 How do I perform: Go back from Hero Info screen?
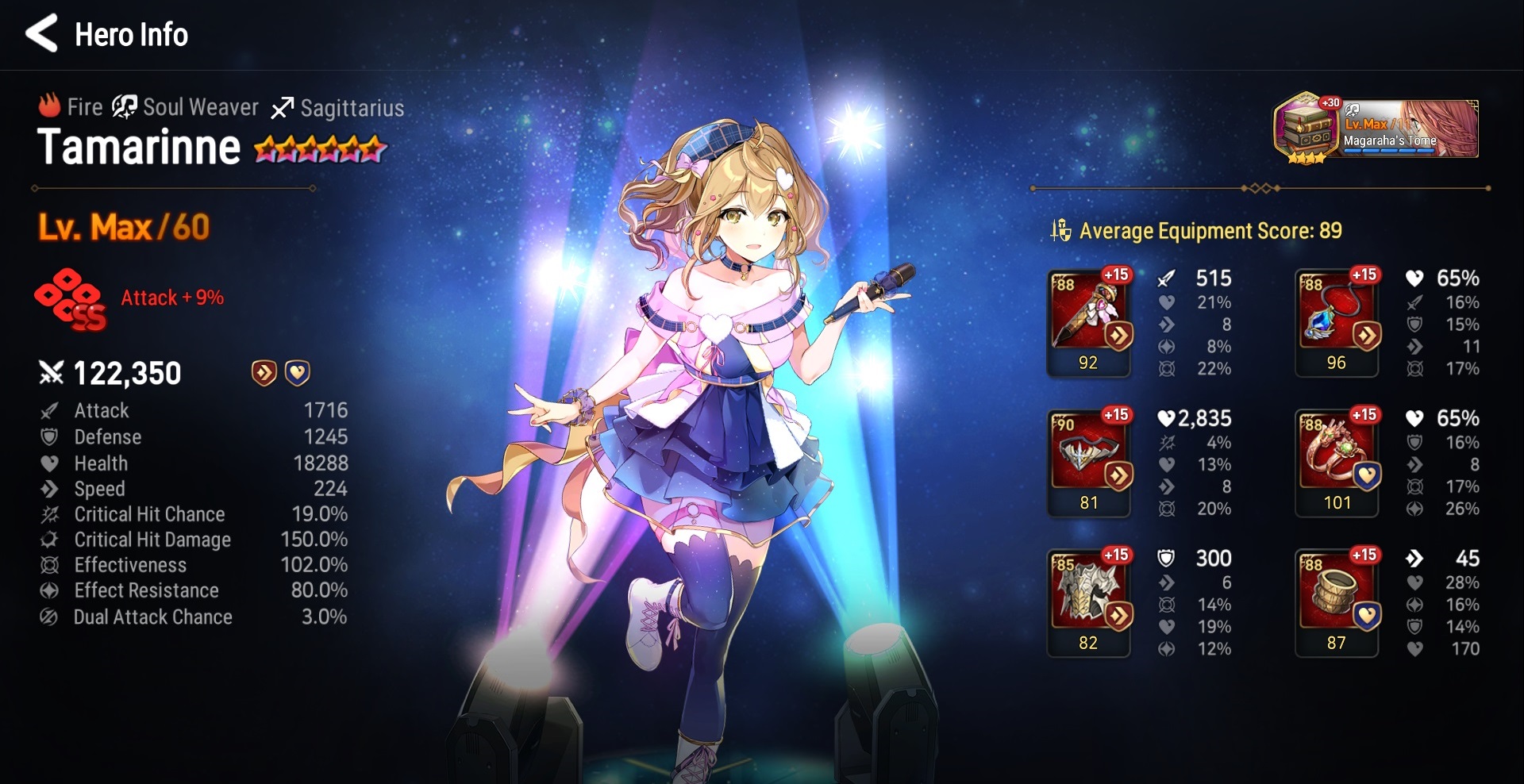pos(41,33)
